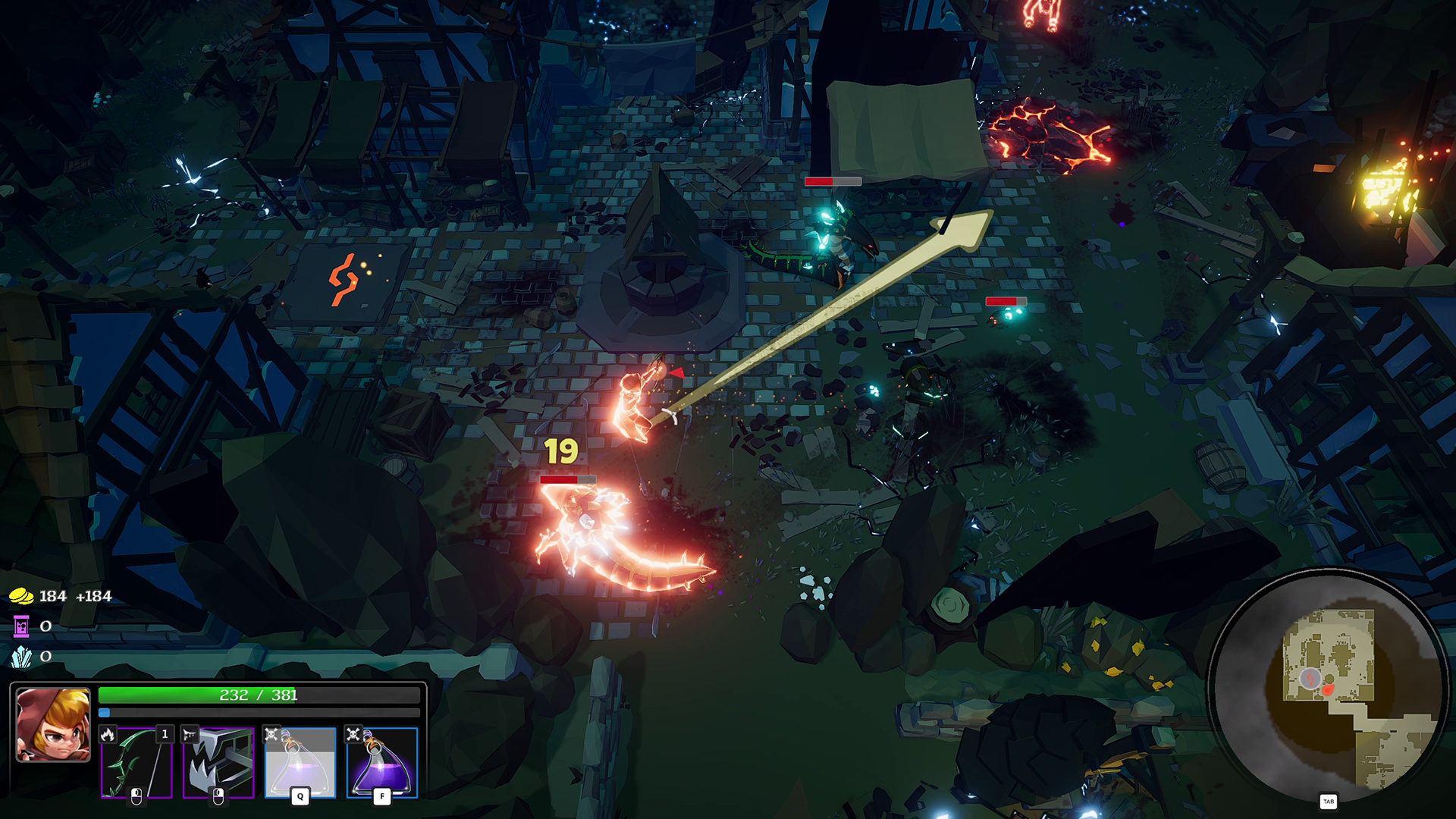
Task: Throw the ready purple poison flask
Action: click(x=382, y=762)
